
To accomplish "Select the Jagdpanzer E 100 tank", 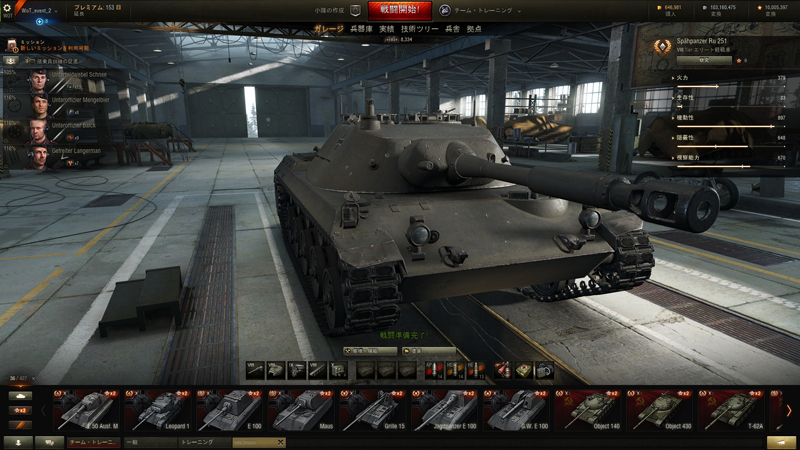I will click(444, 410).
